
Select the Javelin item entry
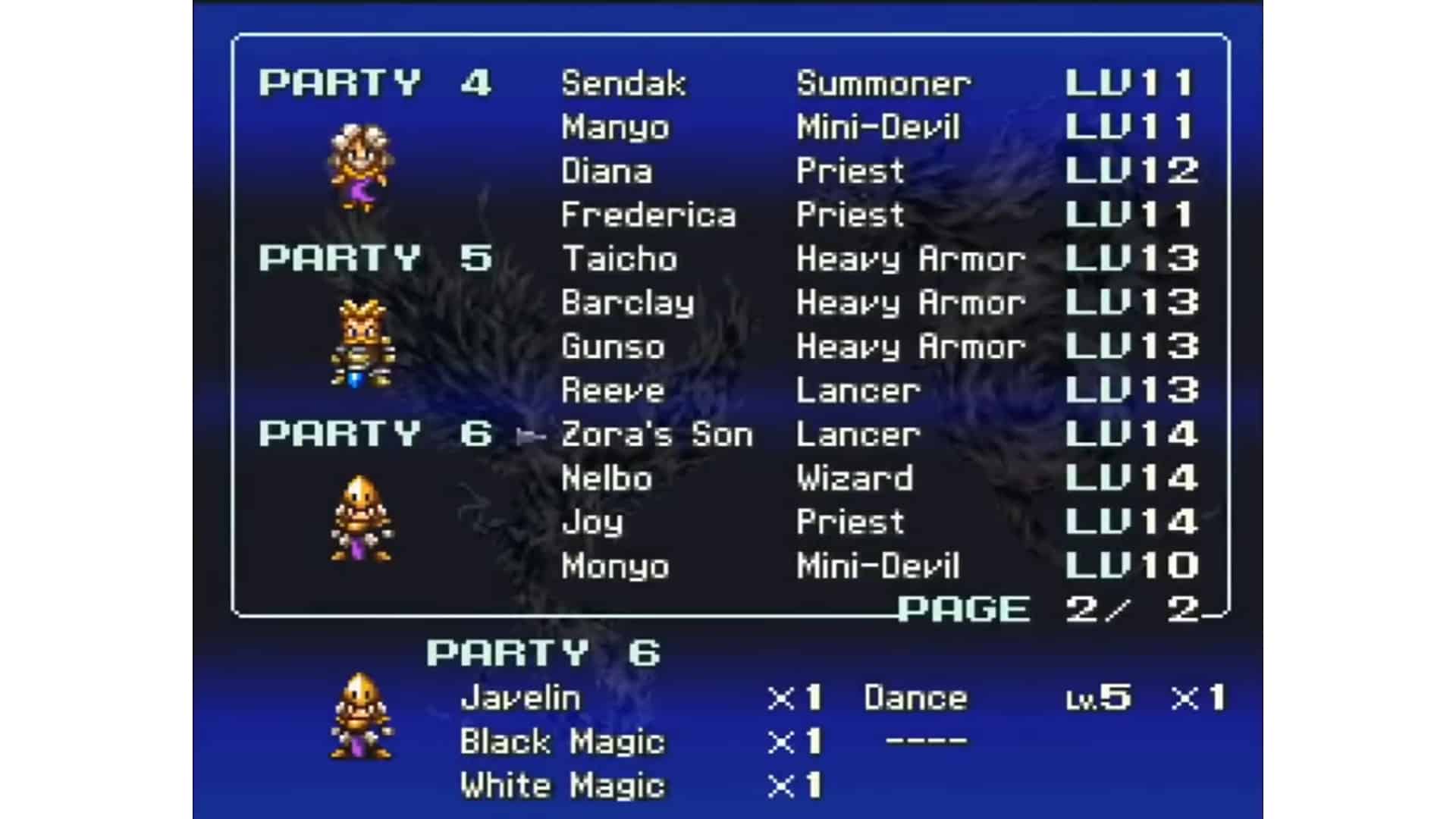pos(519,698)
